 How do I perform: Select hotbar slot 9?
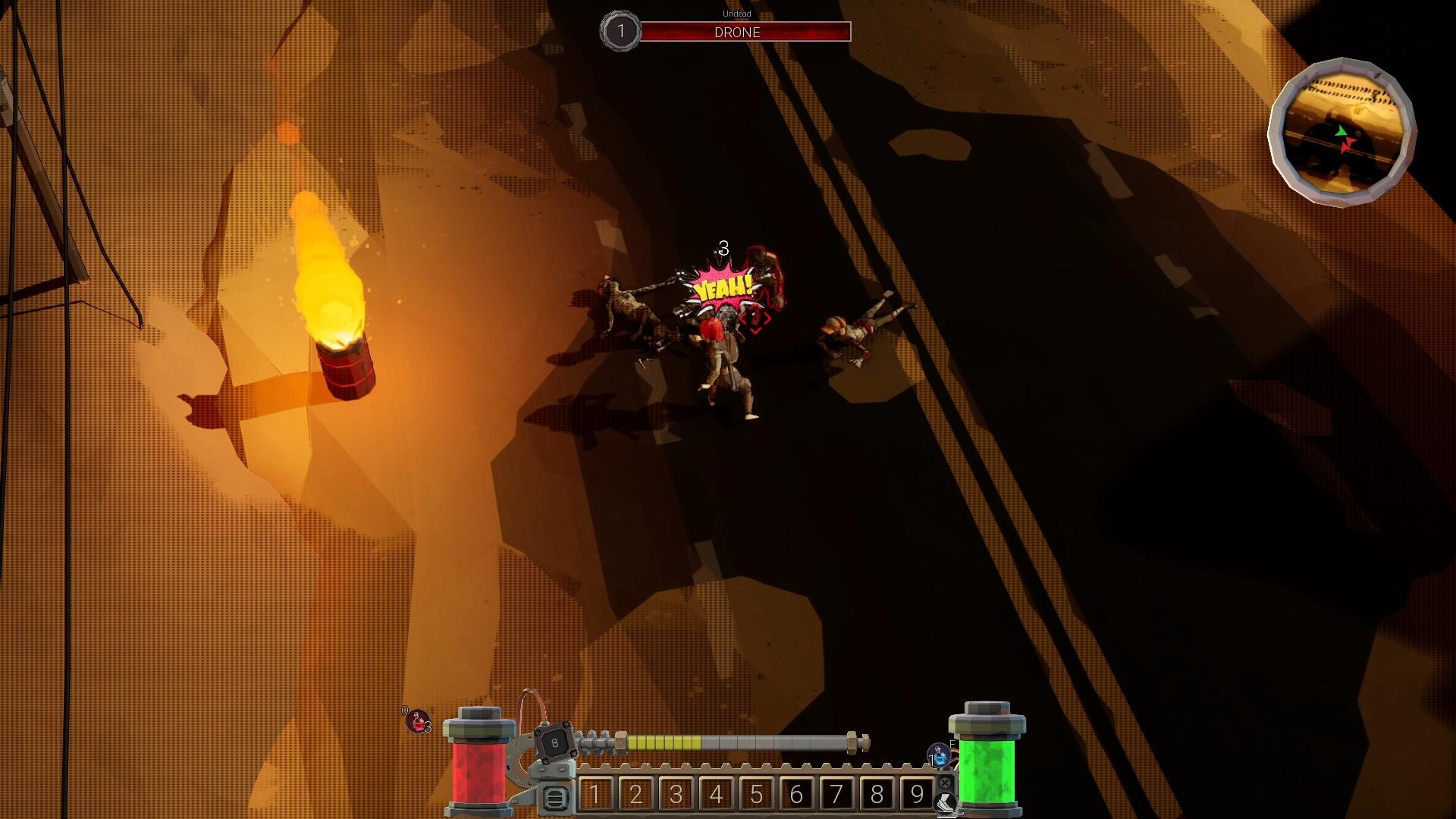coord(917,794)
